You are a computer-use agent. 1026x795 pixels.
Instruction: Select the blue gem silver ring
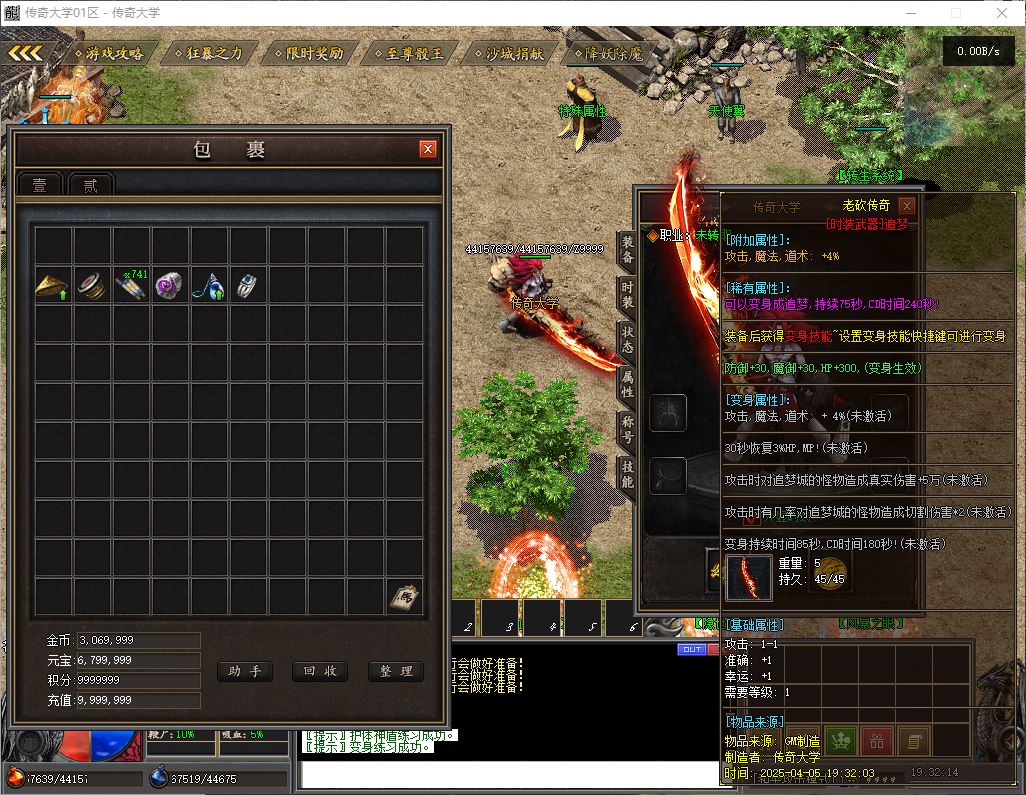(248, 286)
